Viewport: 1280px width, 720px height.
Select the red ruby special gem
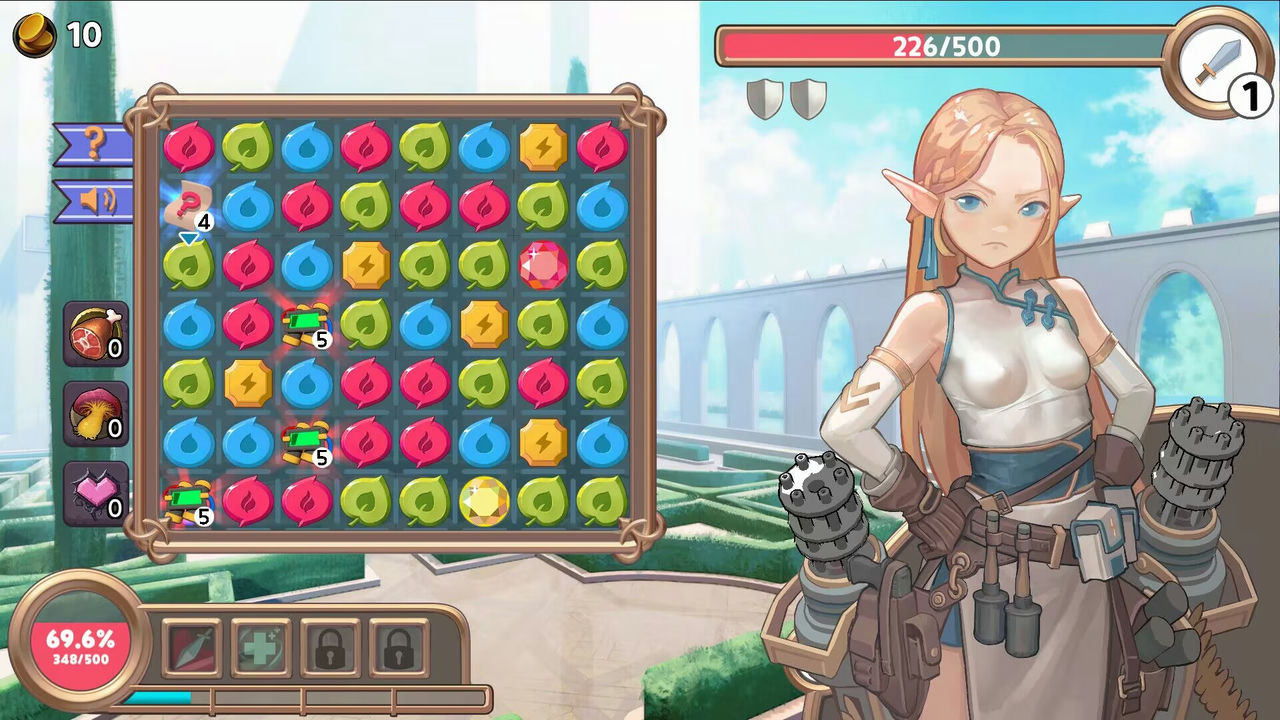click(543, 264)
